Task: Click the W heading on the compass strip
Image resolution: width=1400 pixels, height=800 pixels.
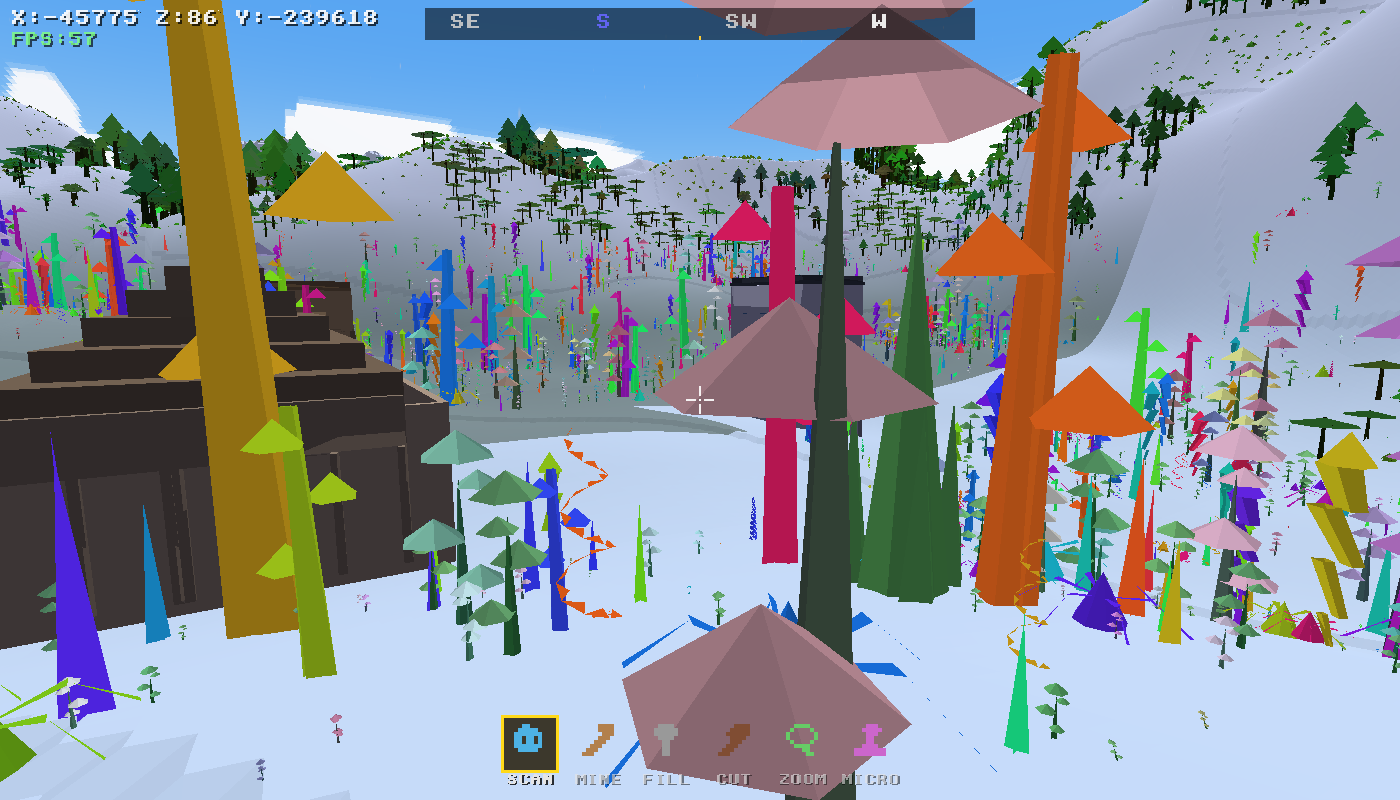Action: (x=878, y=19)
